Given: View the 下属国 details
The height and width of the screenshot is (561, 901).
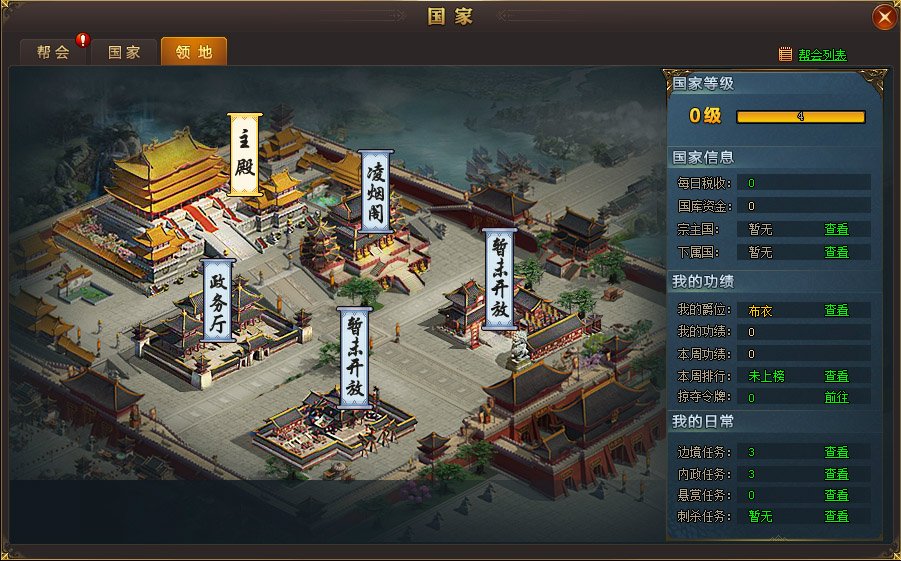Looking at the screenshot, I should (836, 253).
